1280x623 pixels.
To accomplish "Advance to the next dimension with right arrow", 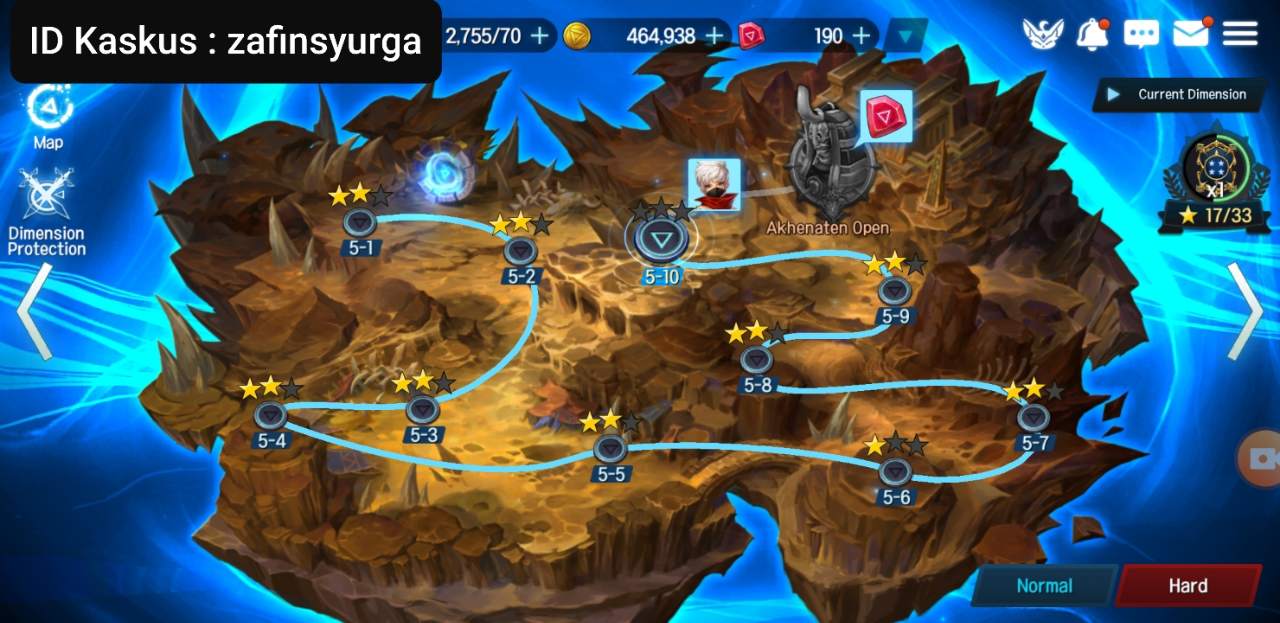I will tap(1245, 310).
